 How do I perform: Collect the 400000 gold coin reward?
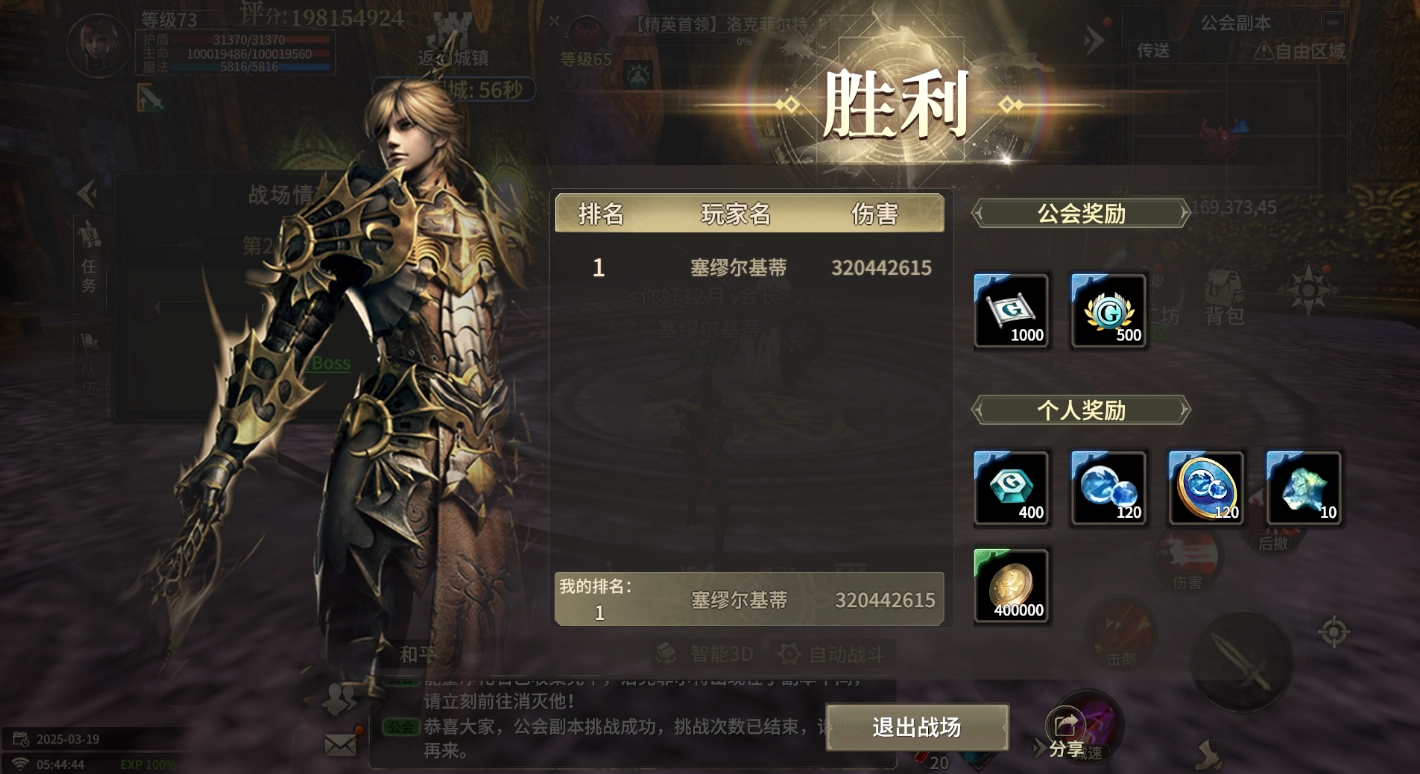click(1011, 585)
